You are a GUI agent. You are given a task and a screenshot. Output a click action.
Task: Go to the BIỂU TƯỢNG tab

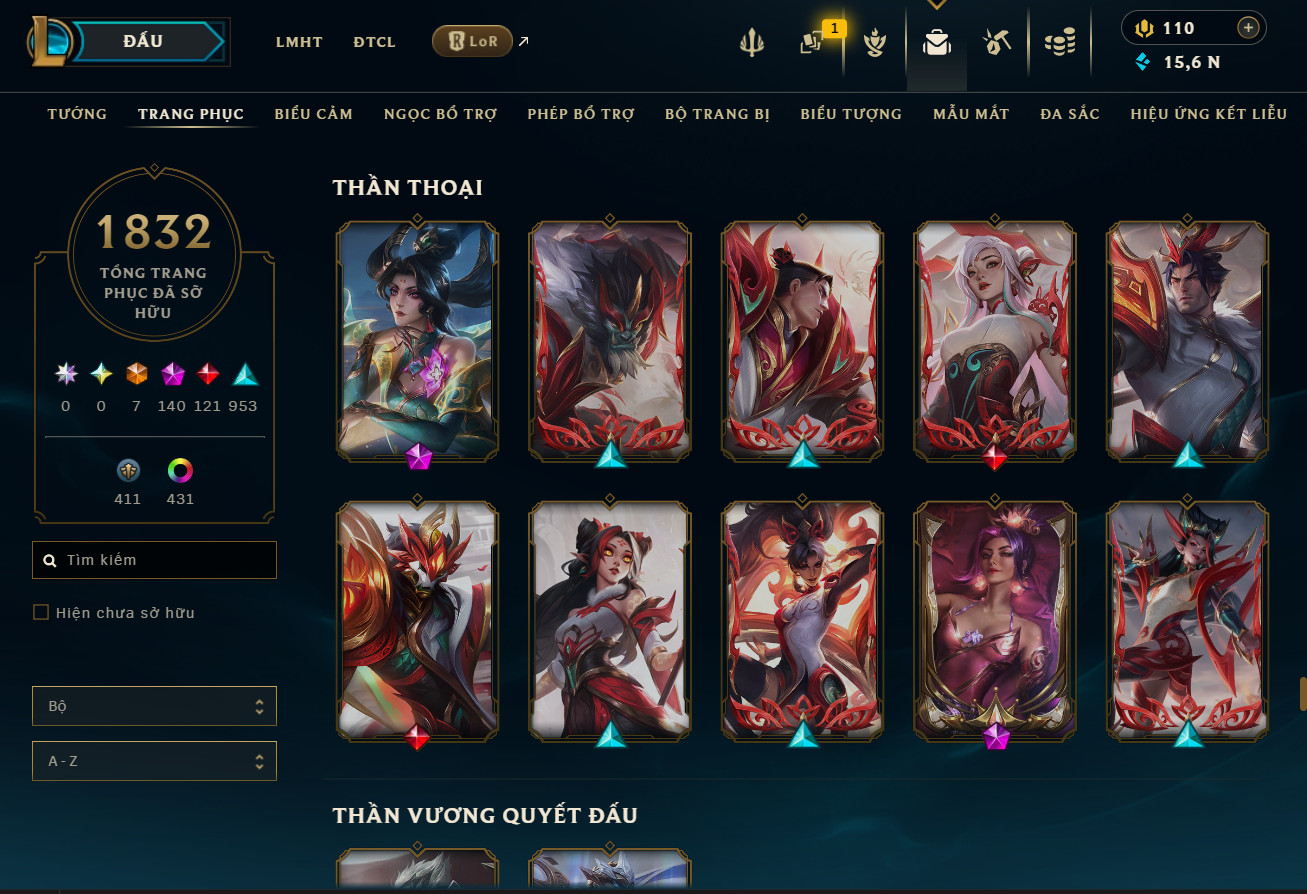(851, 114)
